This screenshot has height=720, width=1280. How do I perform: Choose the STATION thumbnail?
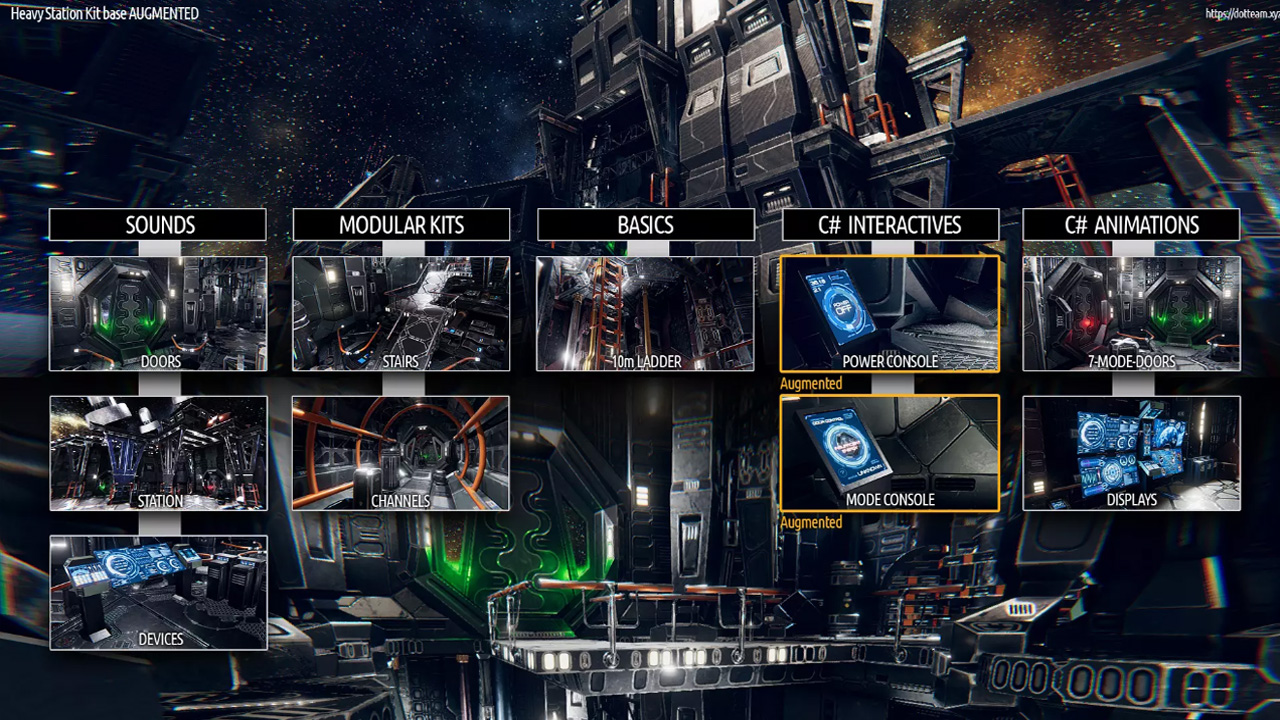pos(158,453)
